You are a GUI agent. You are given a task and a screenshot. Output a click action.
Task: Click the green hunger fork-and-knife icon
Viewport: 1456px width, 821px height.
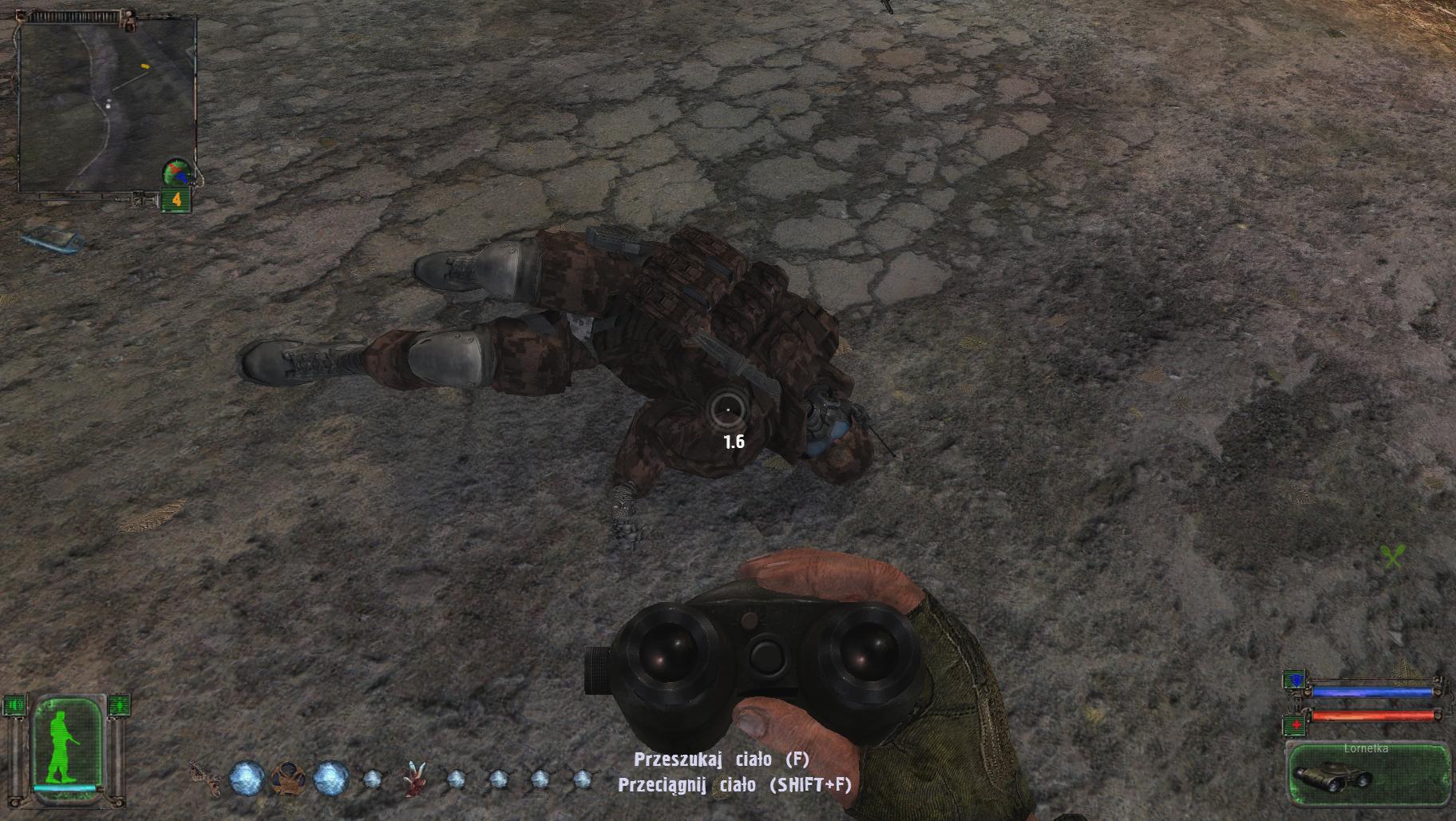pos(1391,557)
